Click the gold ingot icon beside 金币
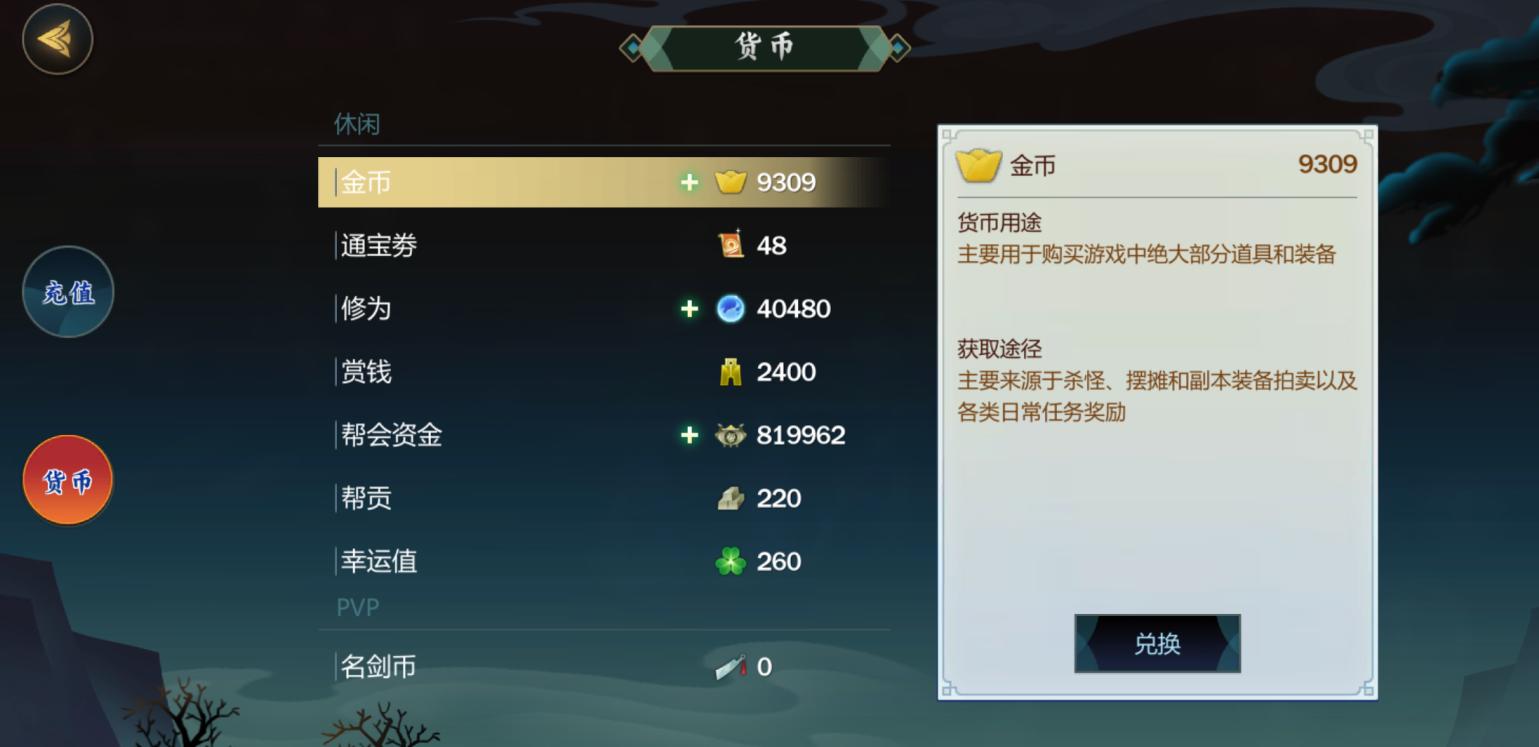This screenshot has height=747, width=1539. point(731,183)
